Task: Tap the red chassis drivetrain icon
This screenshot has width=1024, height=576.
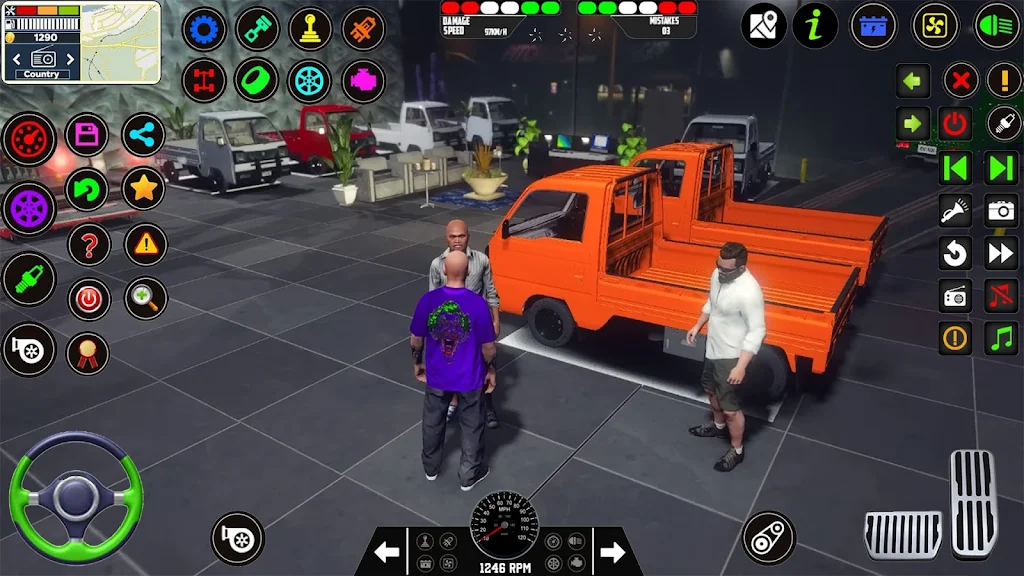Action: click(204, 81)
